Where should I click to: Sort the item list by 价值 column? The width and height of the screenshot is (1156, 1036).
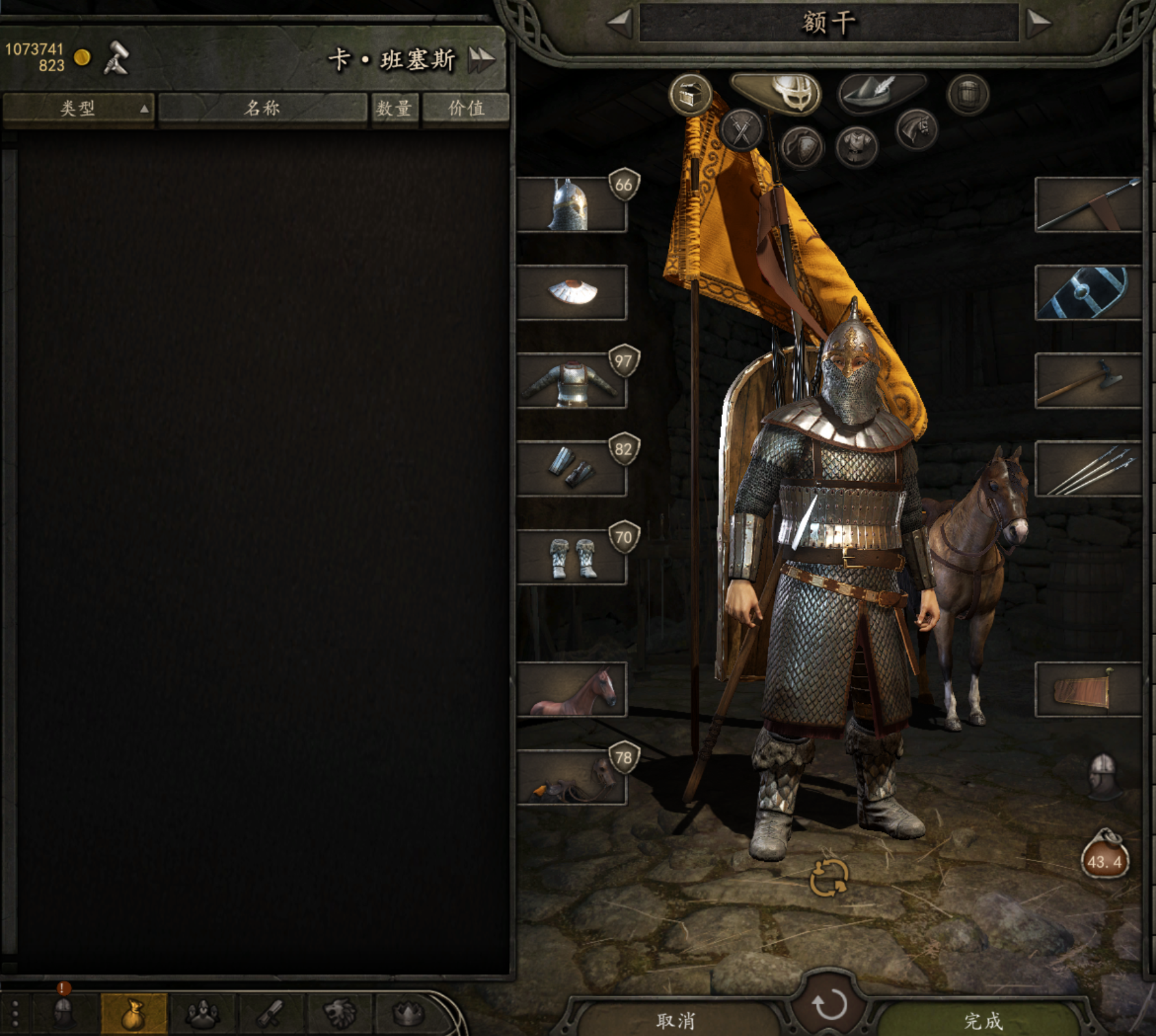466,108
